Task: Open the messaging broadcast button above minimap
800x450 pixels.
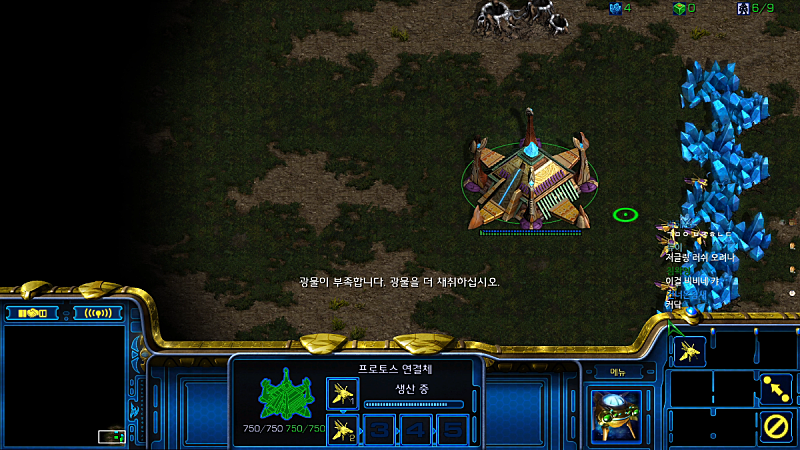Action: [97, 313]
